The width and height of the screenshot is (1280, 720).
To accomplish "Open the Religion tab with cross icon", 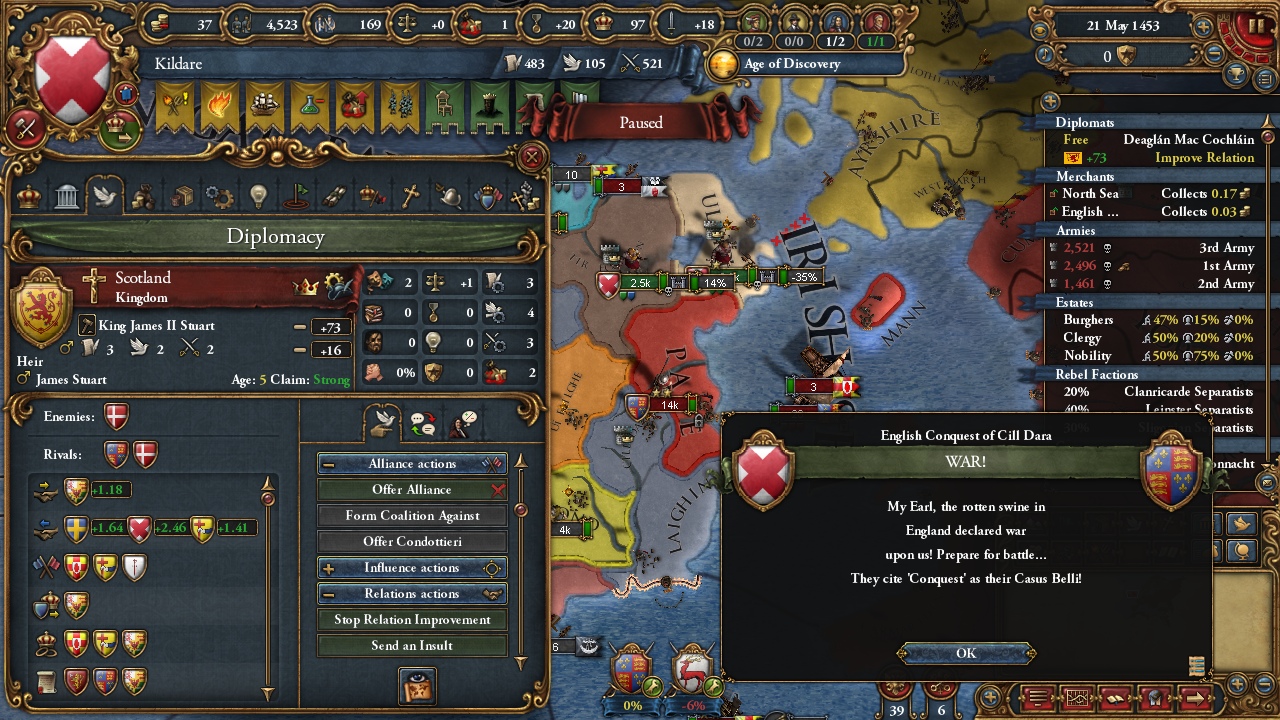I will [x=410, y=196].
